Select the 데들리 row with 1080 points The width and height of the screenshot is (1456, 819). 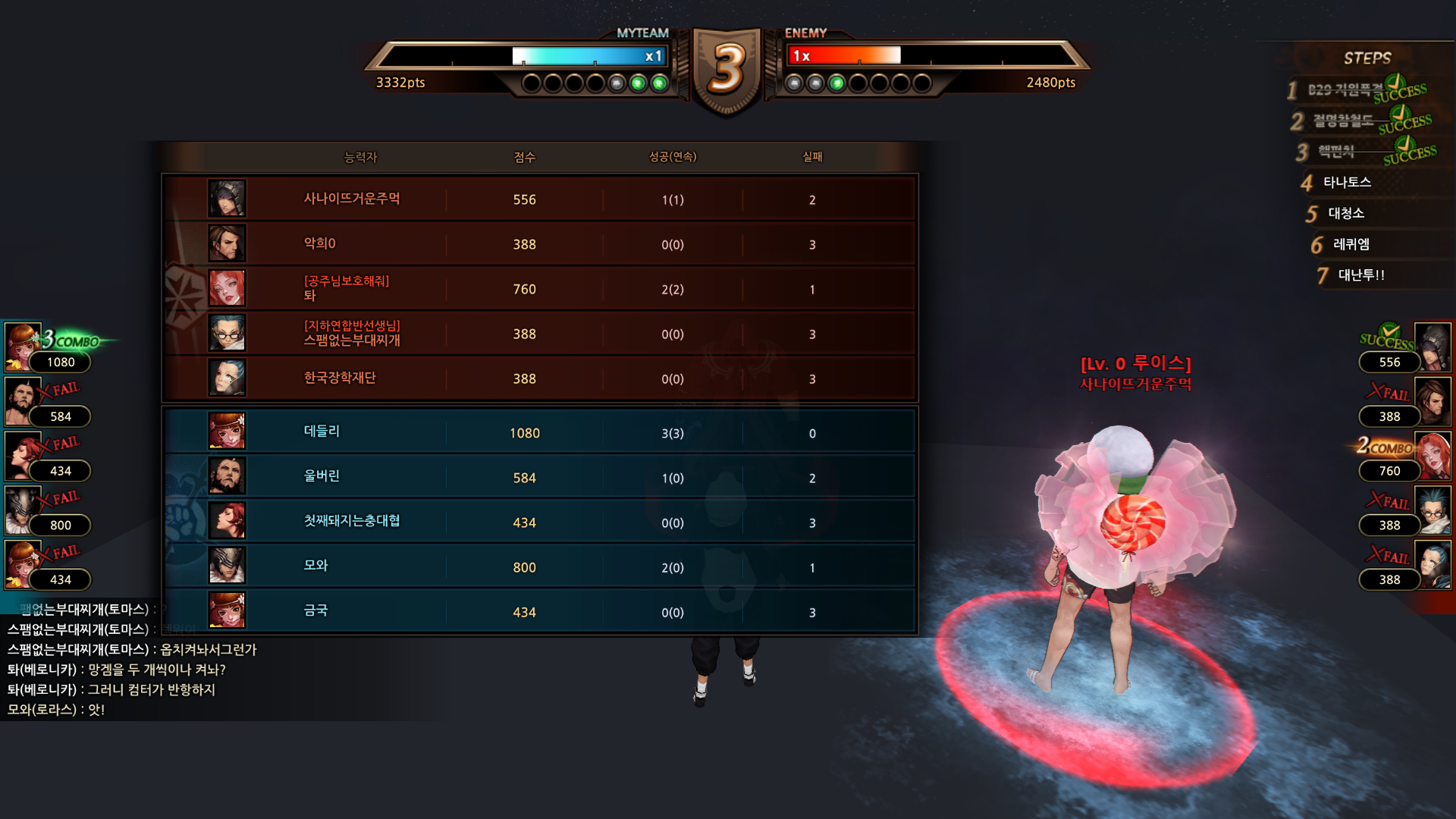(538, 432)
